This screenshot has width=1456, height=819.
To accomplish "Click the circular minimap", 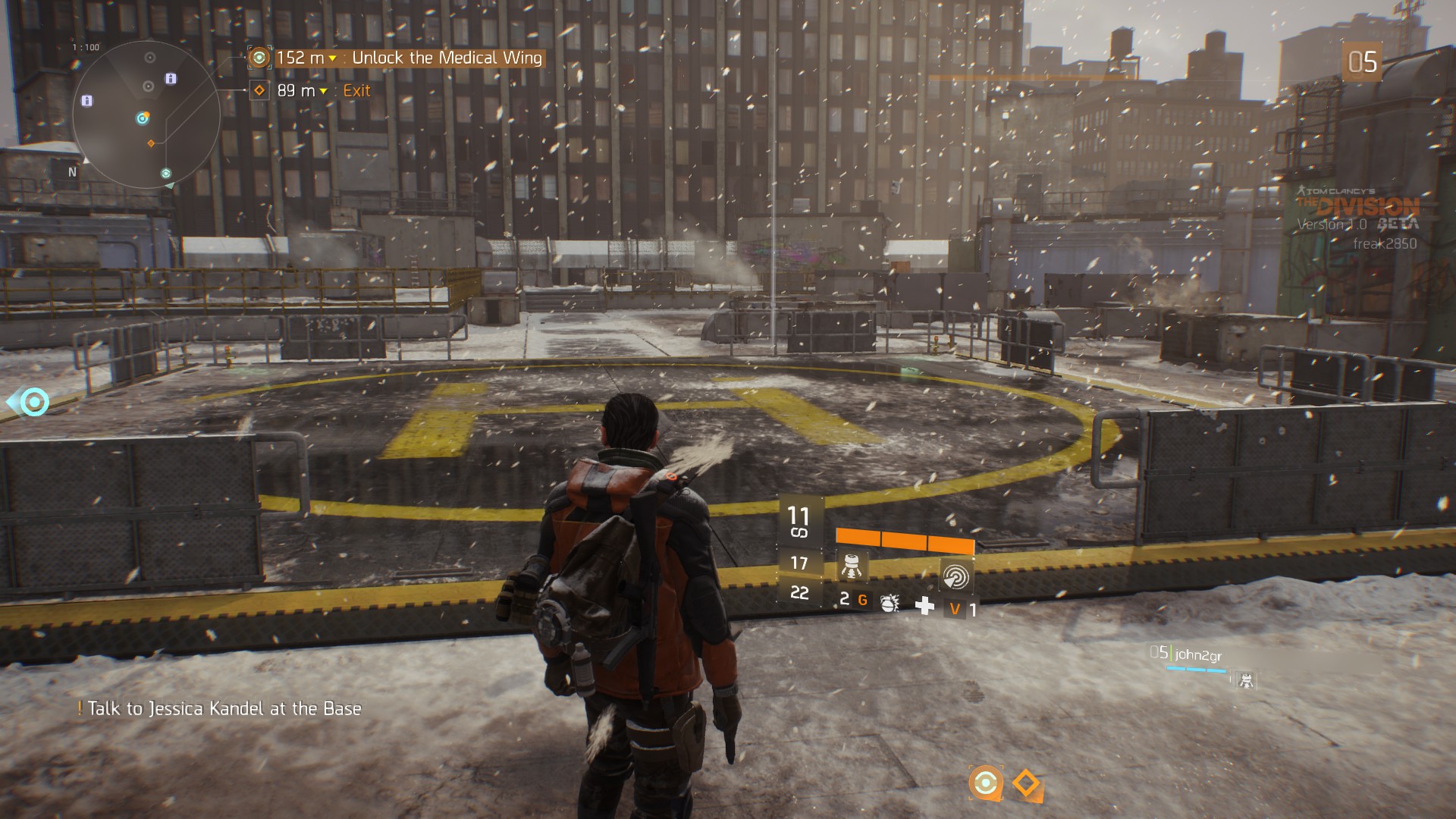I will (x=146, y=115).
